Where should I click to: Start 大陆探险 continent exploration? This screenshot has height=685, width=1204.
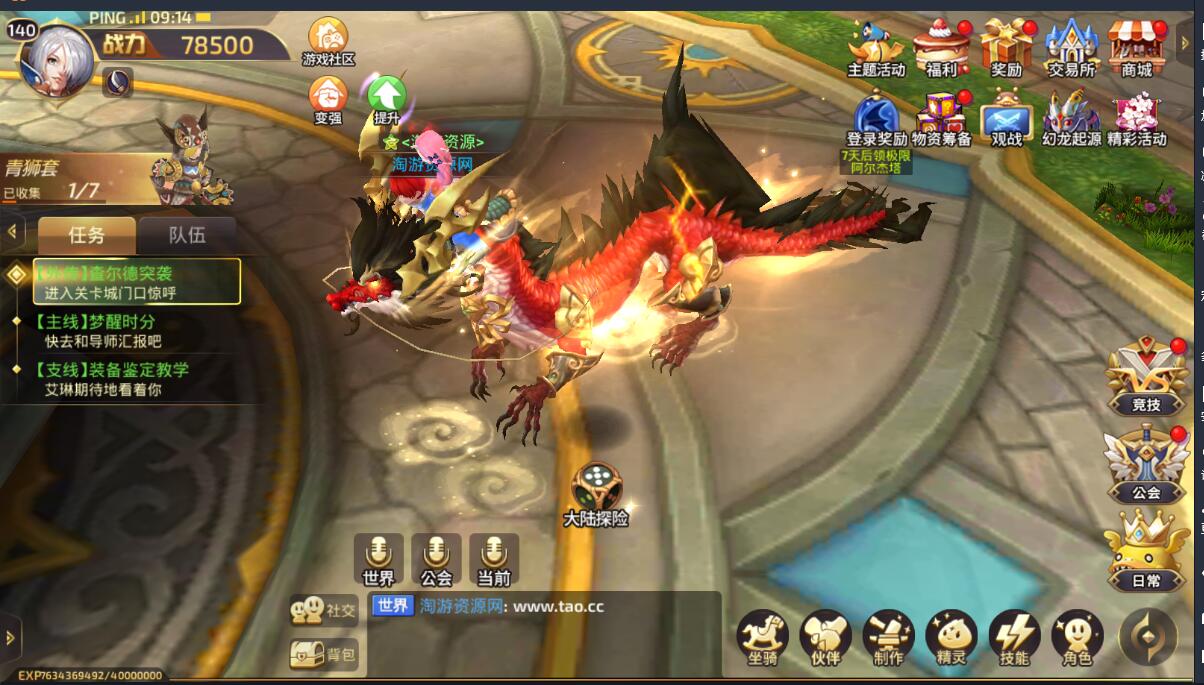tap(596, 492)
